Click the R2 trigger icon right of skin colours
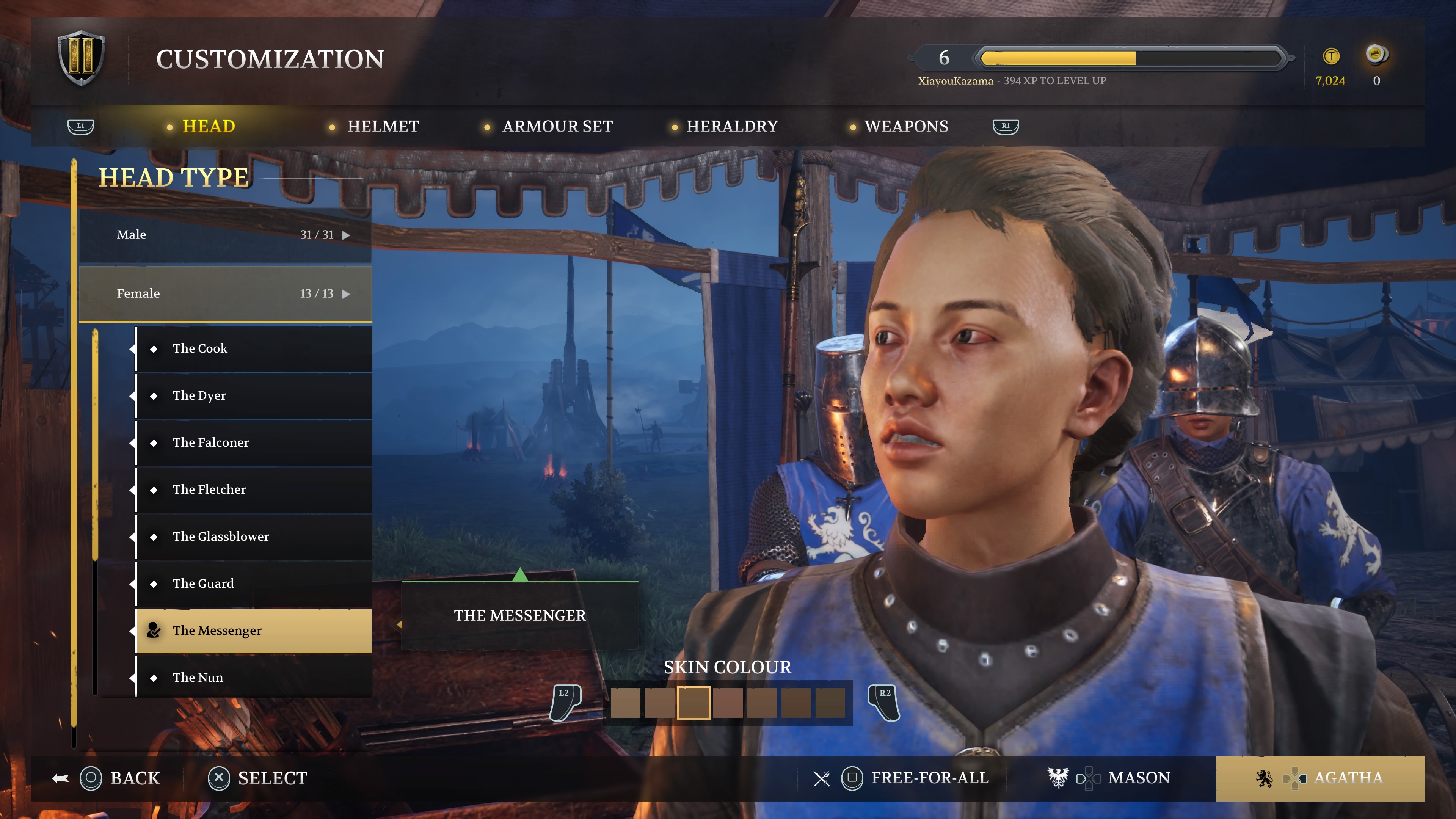The height and width of the screenshot is (819, 1456). (885, 703)
